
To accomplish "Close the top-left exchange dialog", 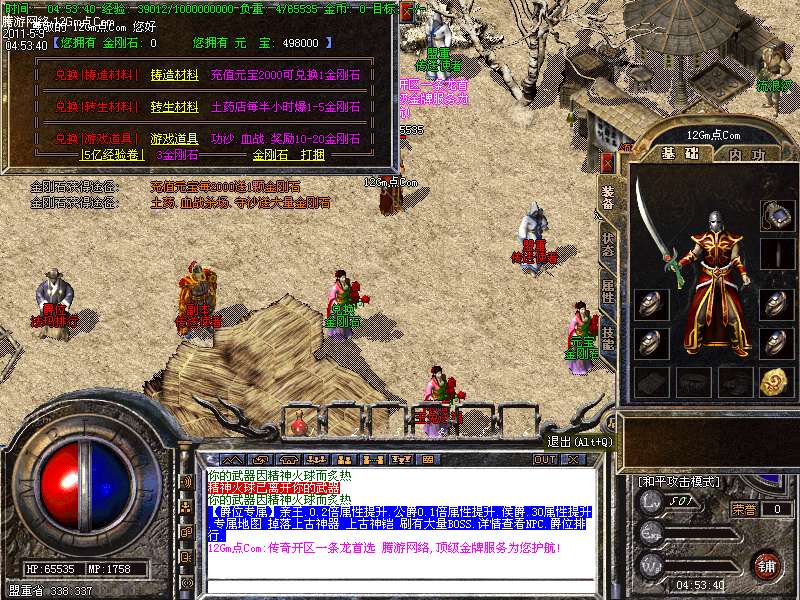I will coord(406,14).
